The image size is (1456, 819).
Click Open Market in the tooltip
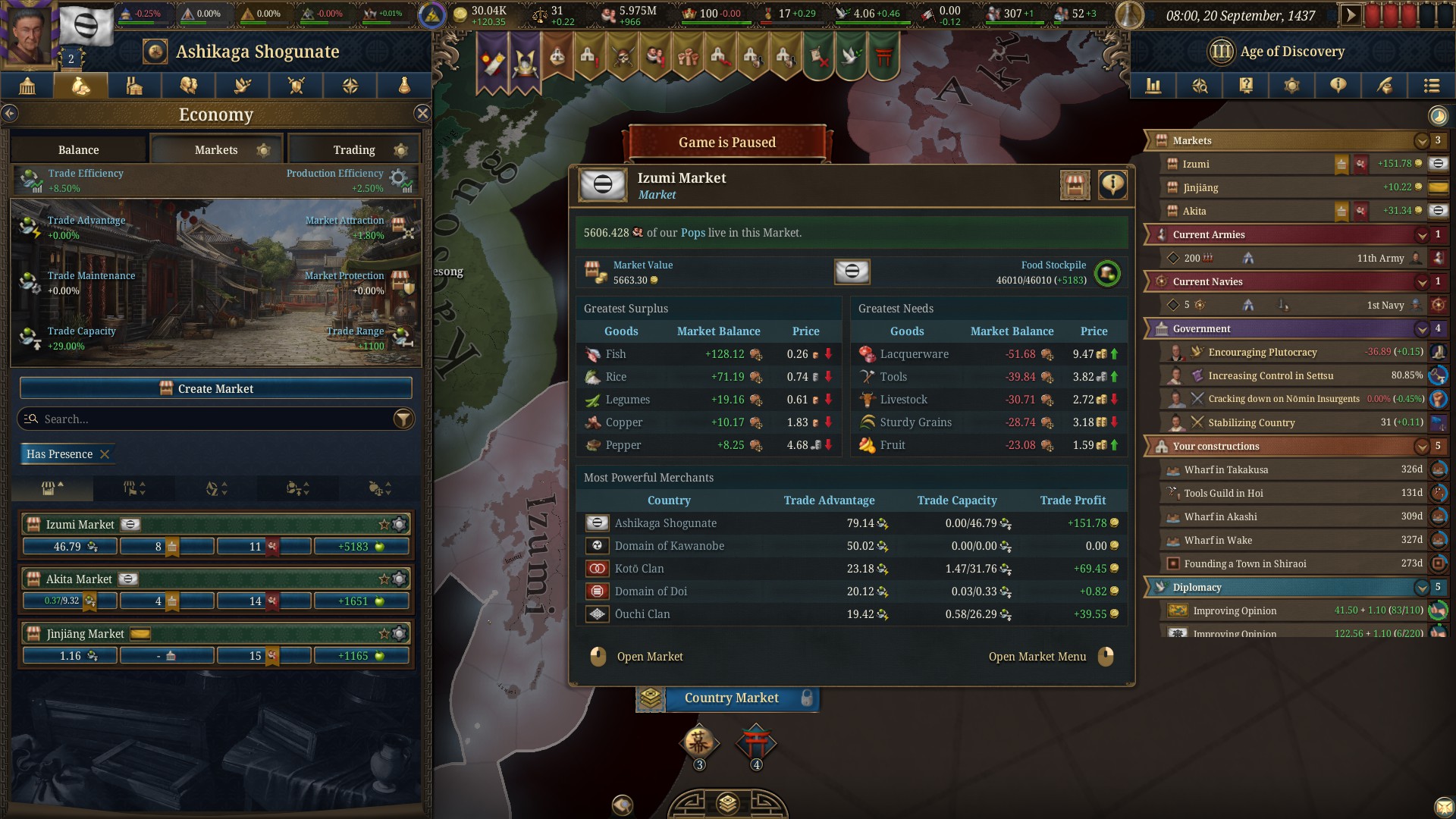pyautogui.click(x=649, y=657)
